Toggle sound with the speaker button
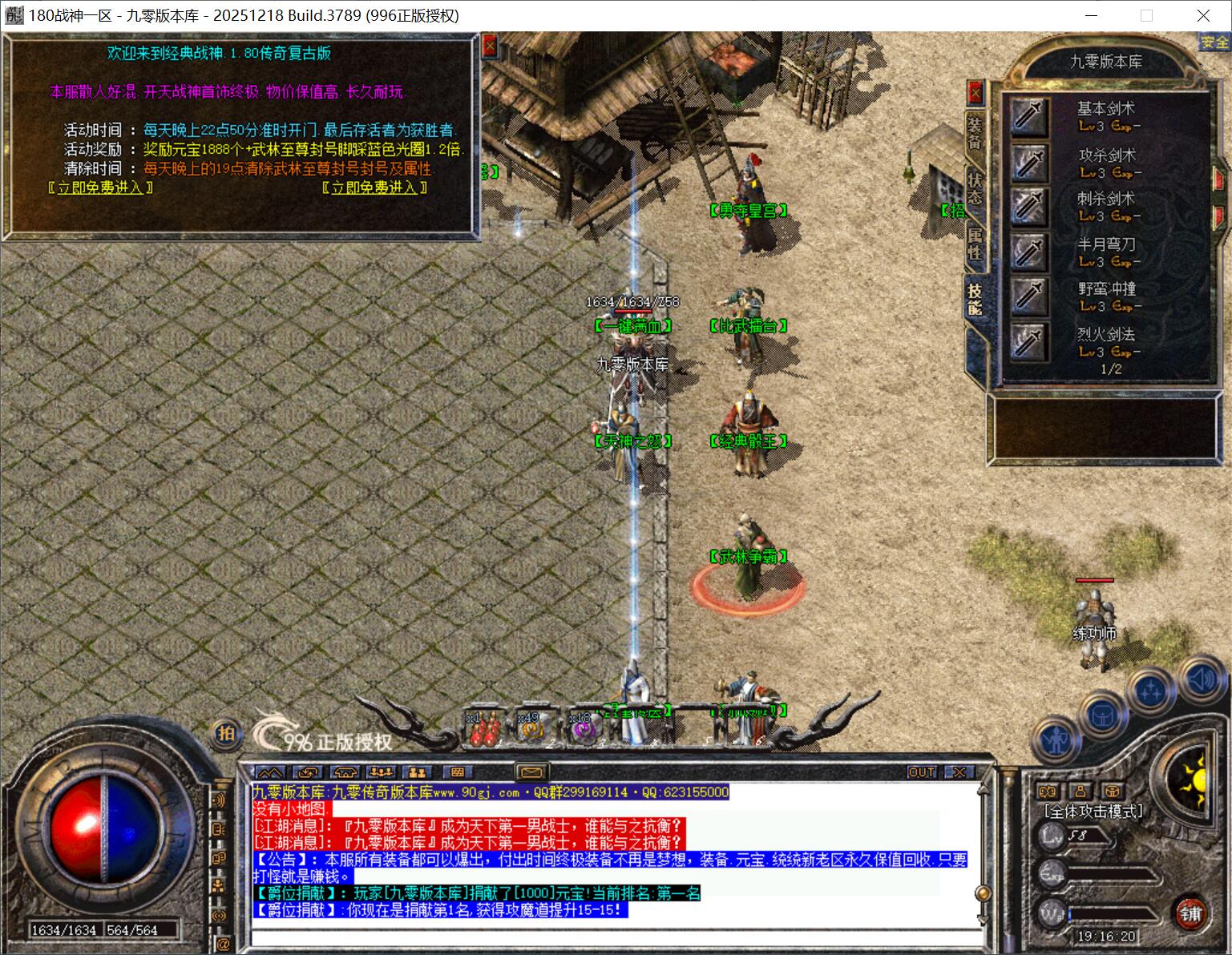The height and width of the screenshot is (955, 1232). pos(1201,681)
